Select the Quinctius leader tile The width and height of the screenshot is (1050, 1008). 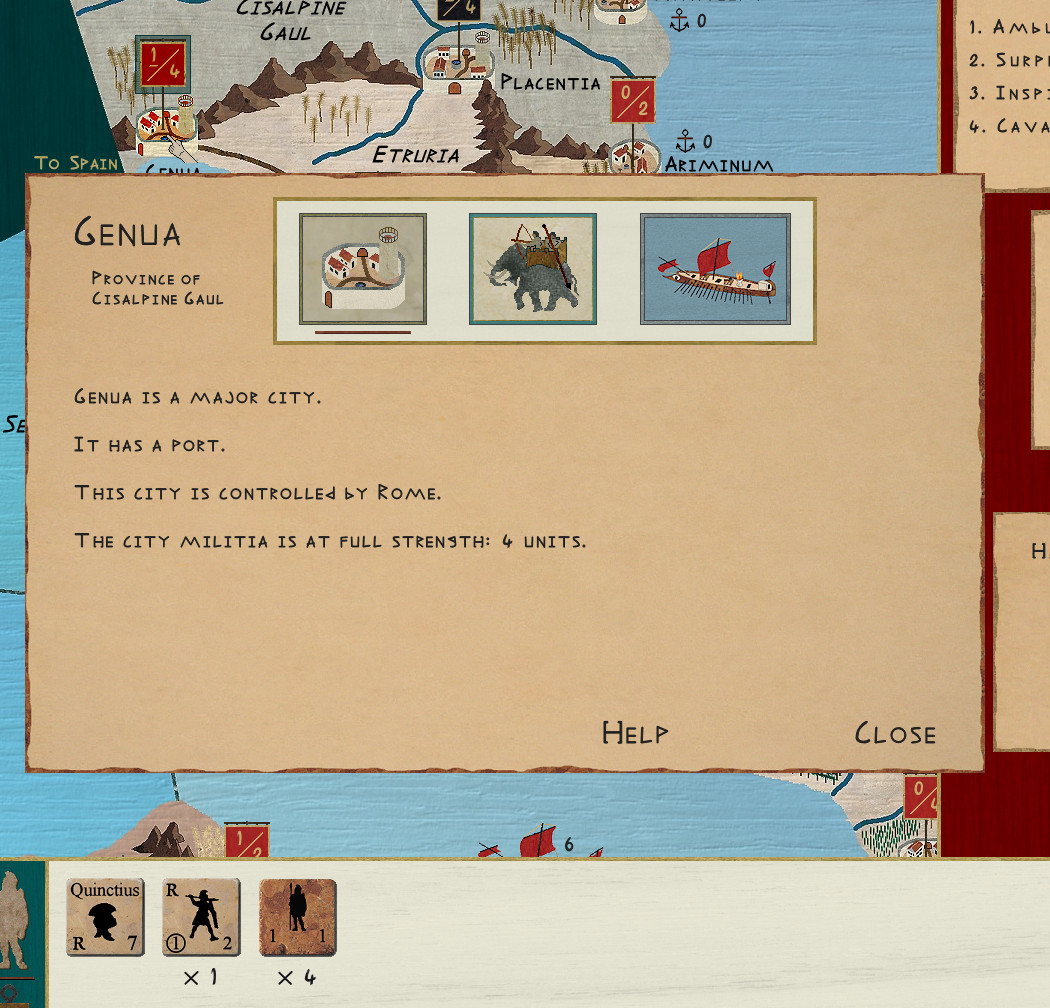[x=105, y=917]
